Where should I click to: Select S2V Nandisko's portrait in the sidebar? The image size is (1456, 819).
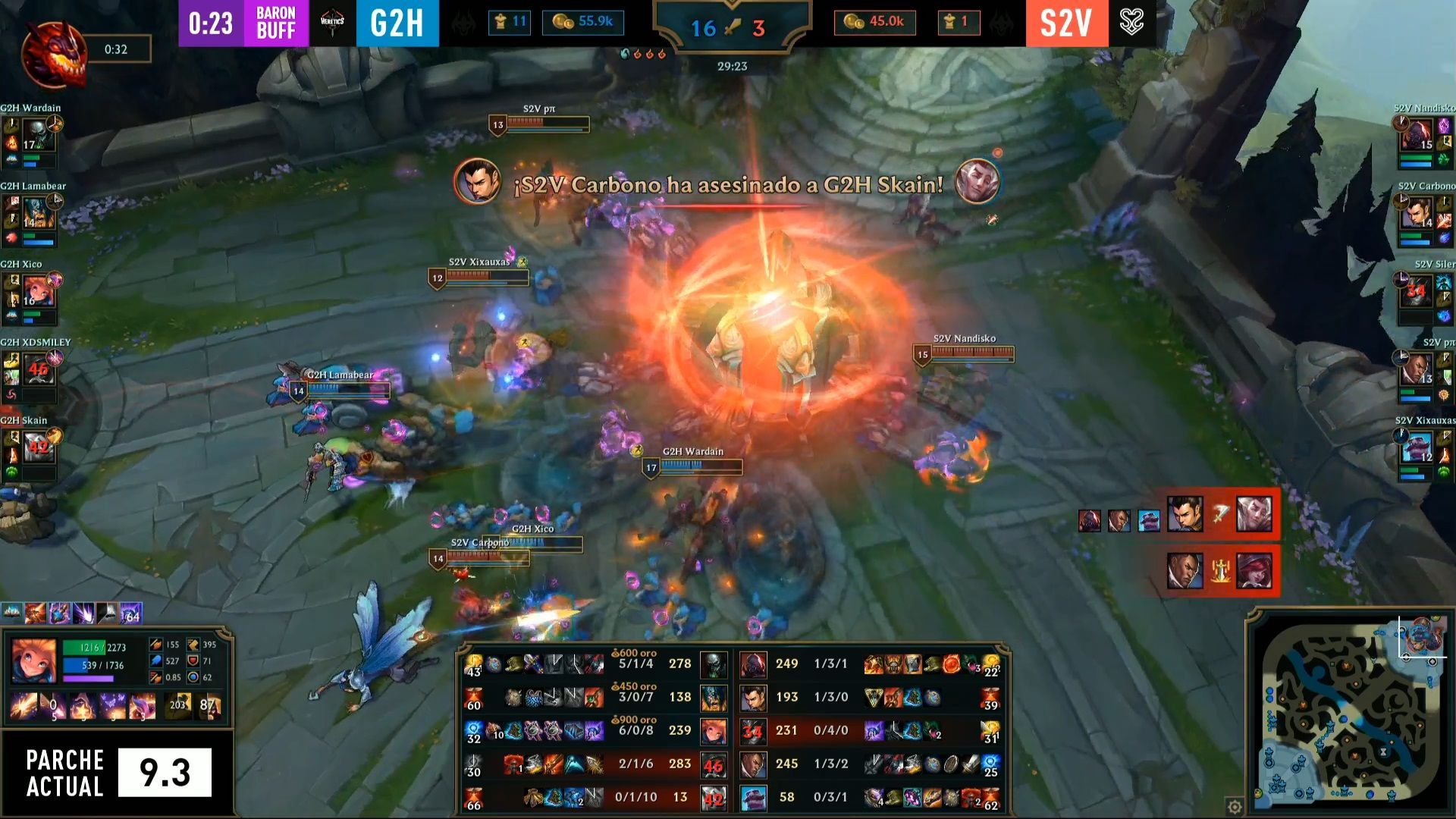(x=1416, y=136)
